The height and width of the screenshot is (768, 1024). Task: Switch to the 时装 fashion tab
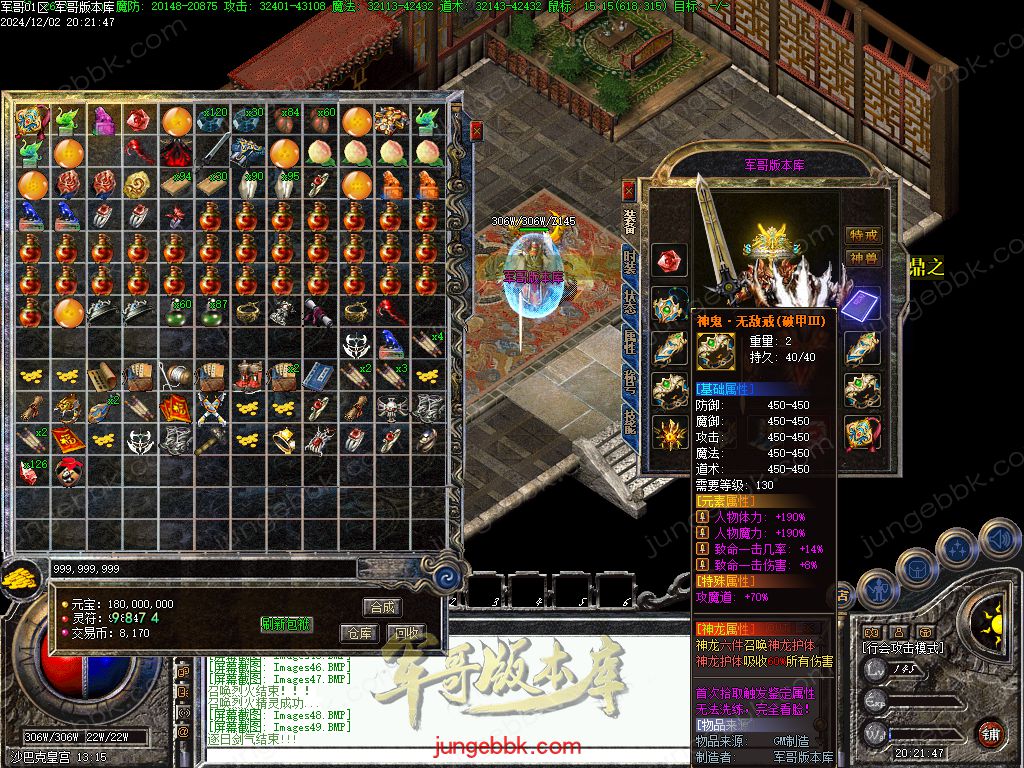click(629, 262)
